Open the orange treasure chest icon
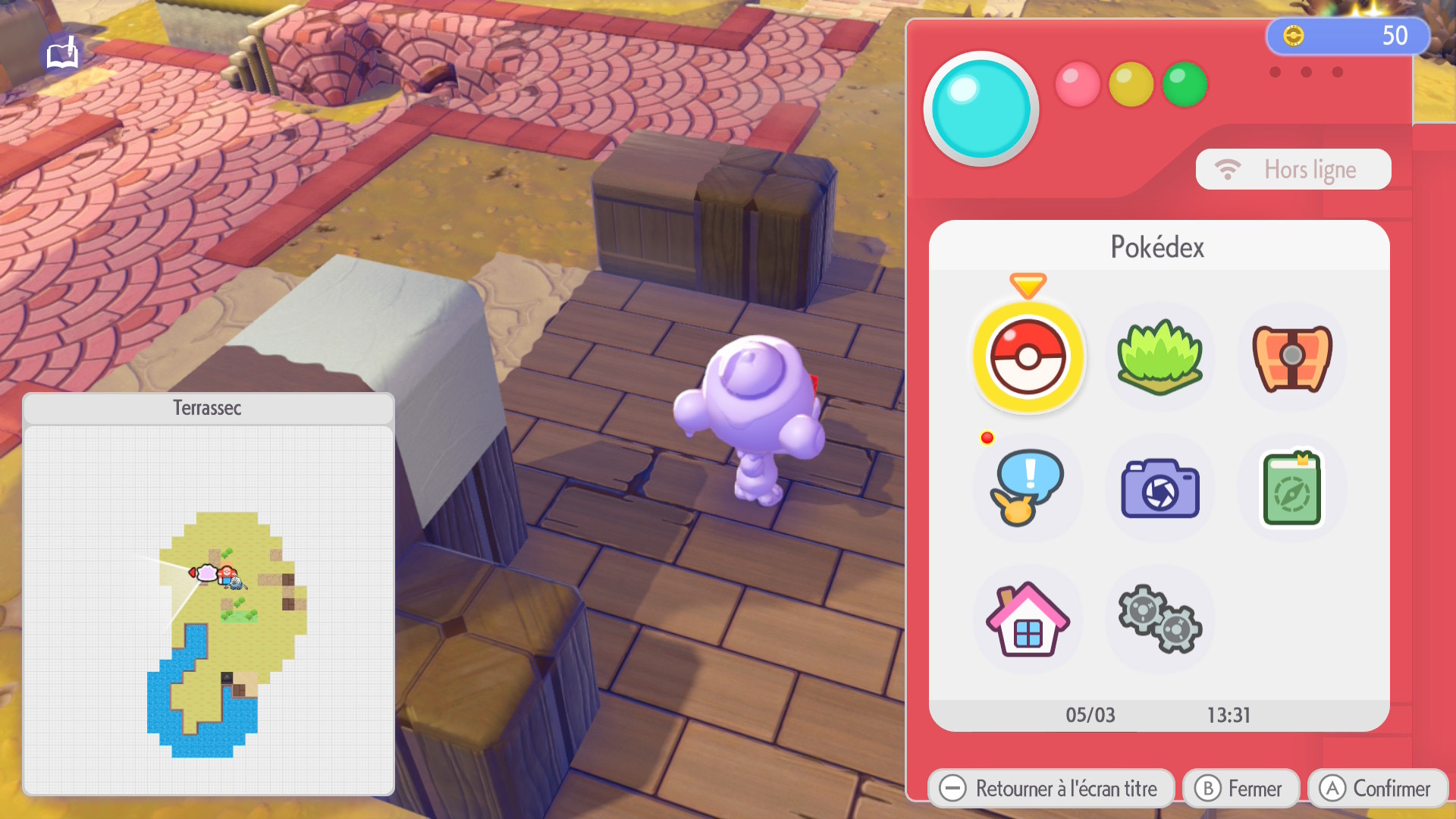The height and width of the screenshot is (819, 1456). (1291, 357)
